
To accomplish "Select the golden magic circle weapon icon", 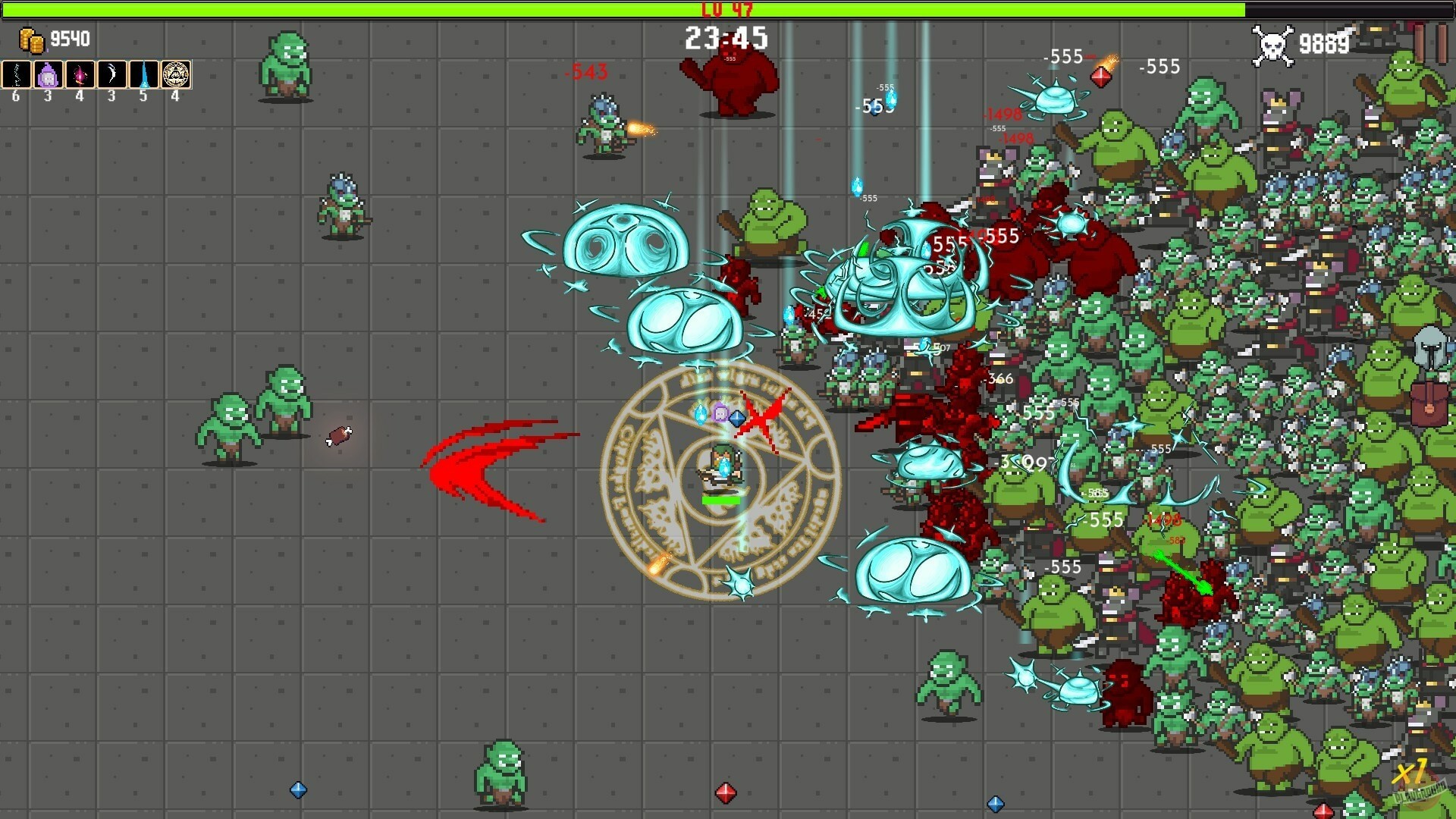I will click(174, 74).
